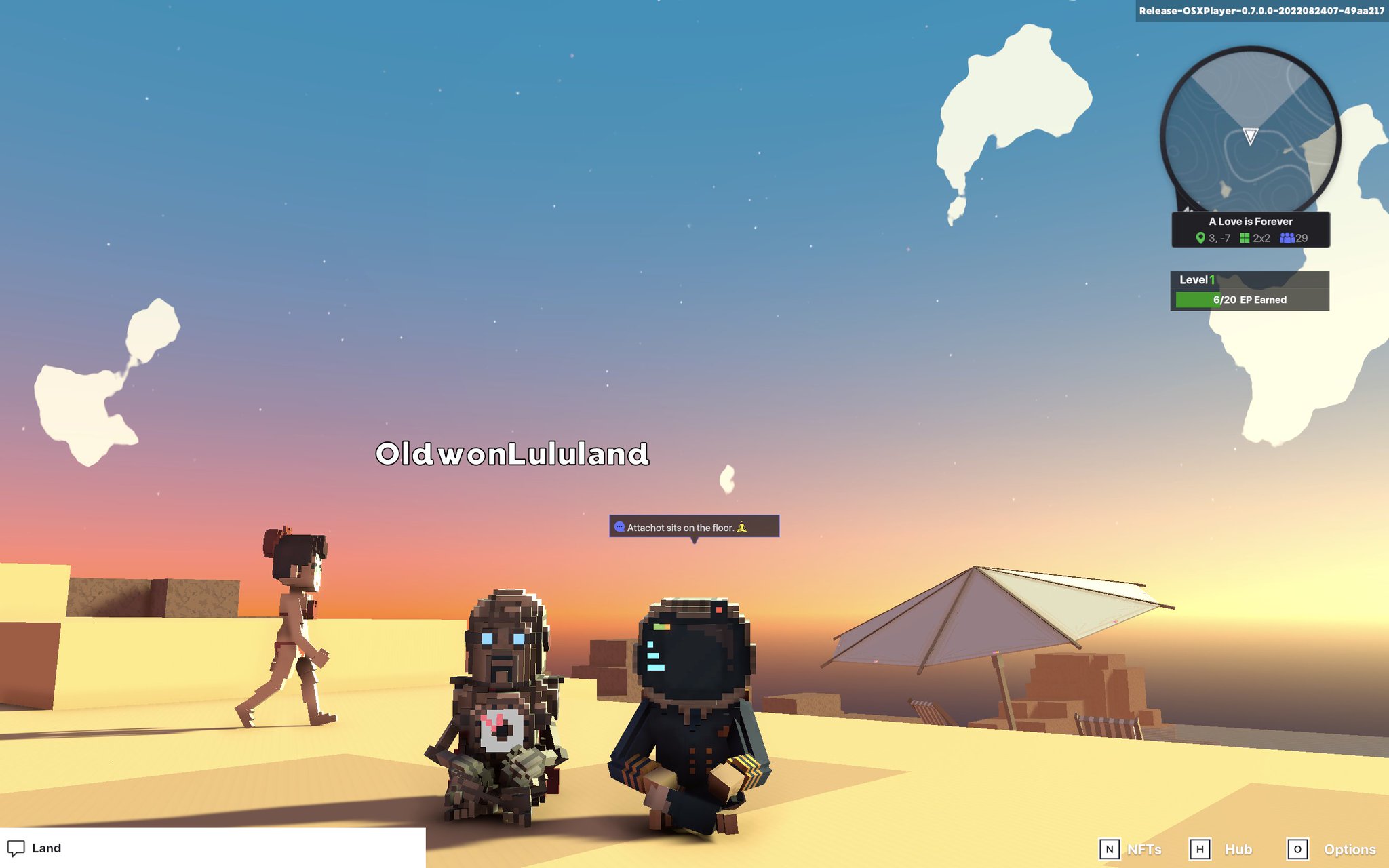Select the green 2x2 land size icon

pyautogui.click(x=1245, y=238)
